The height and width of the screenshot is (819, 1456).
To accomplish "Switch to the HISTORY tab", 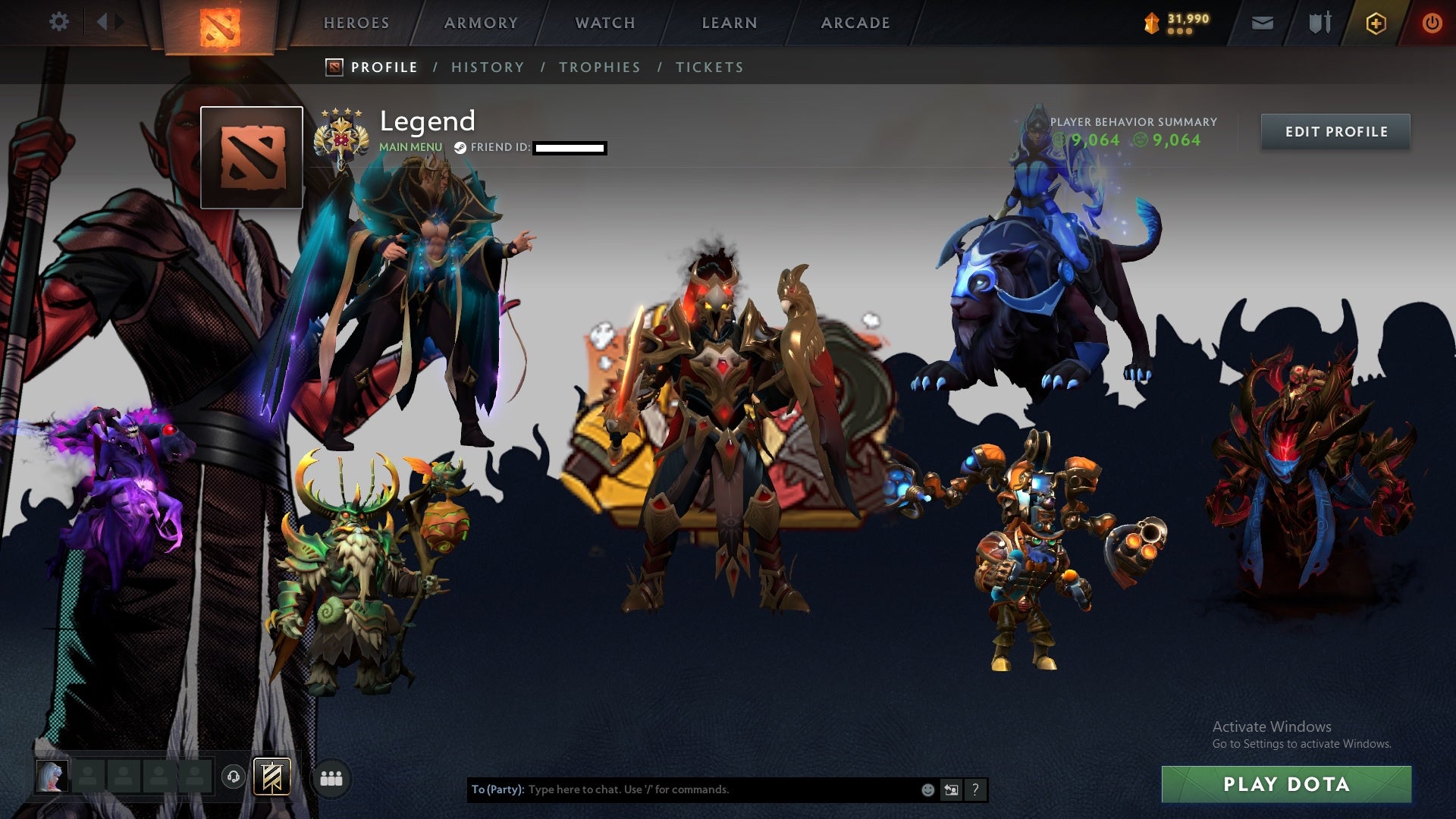I will (x=488, y=67).
